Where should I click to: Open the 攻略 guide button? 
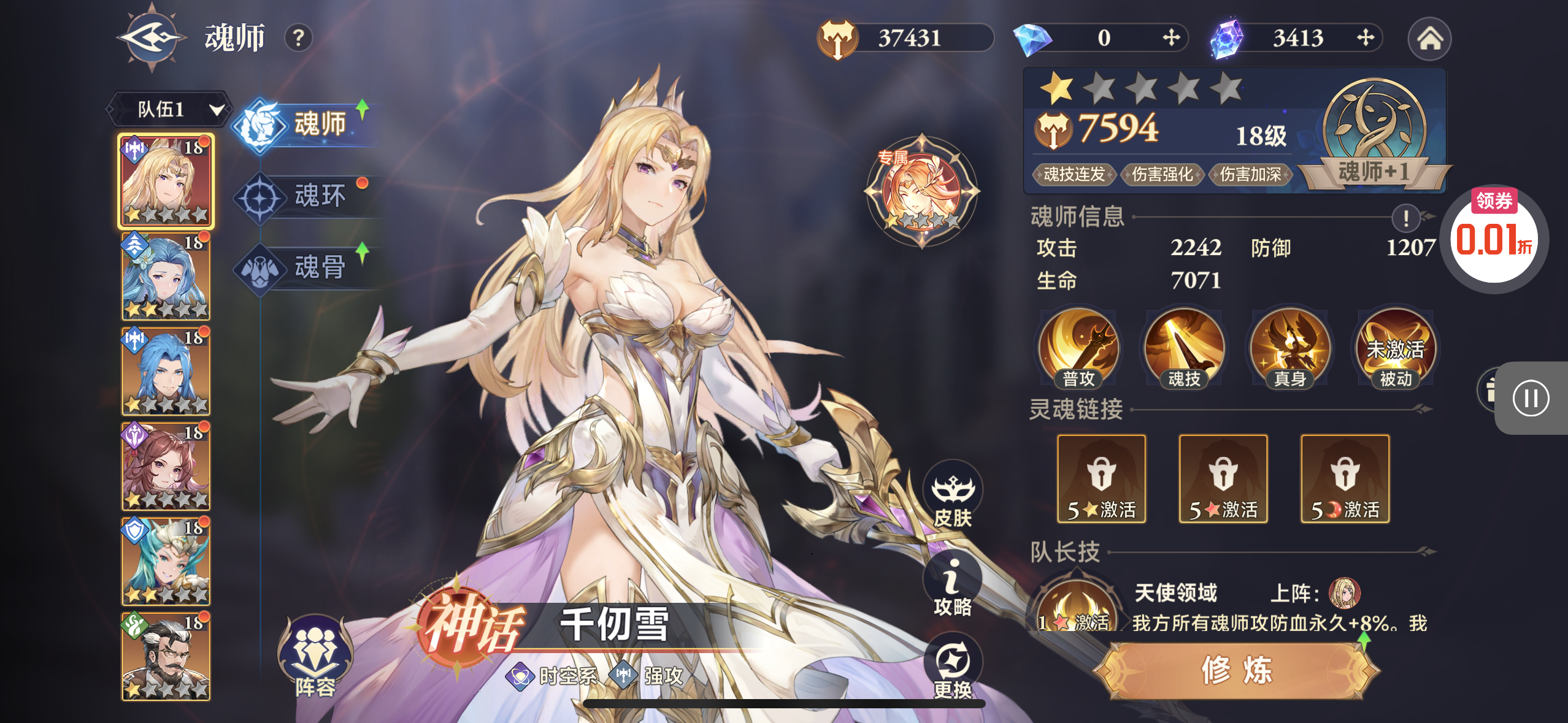[x=953, y=586]
